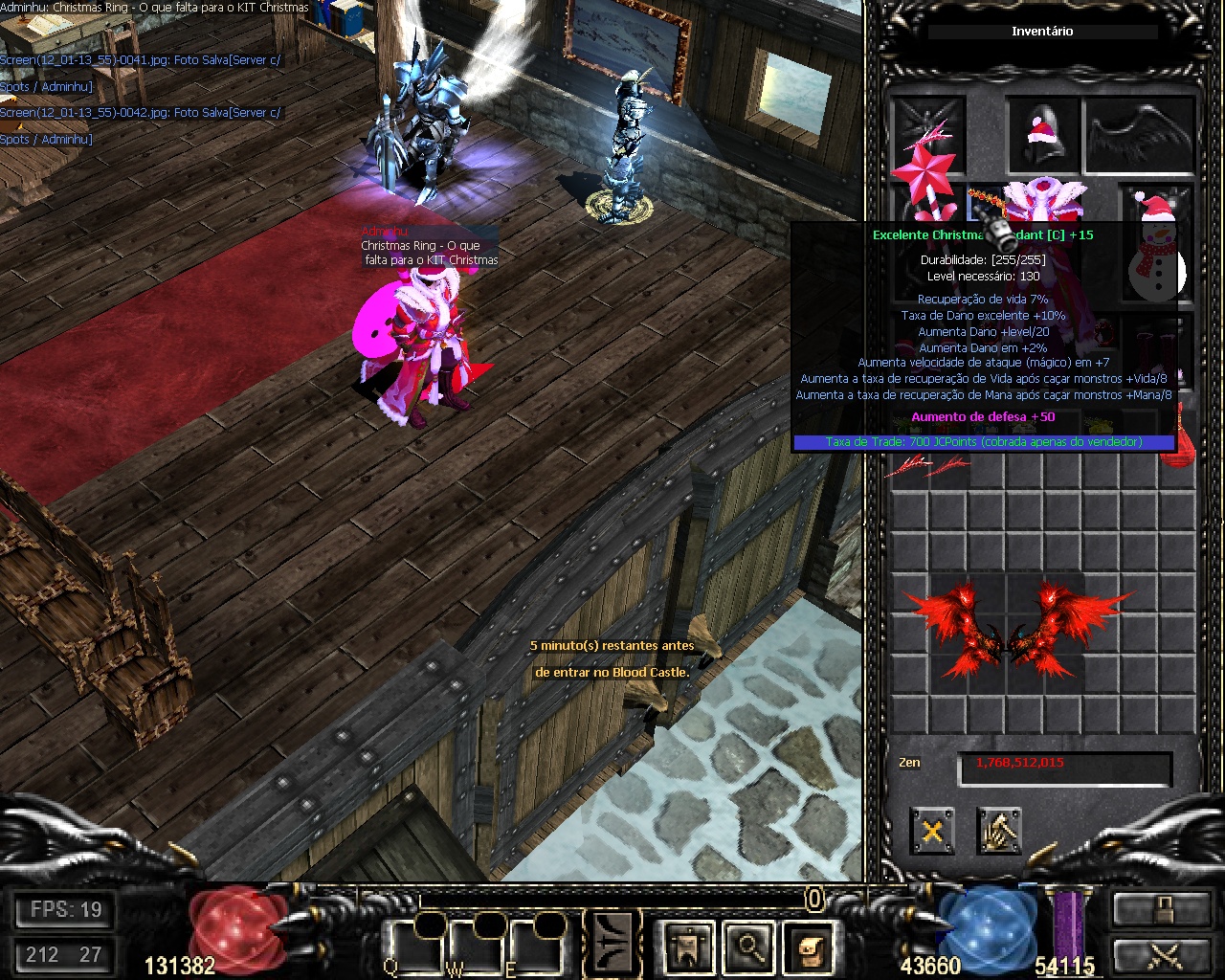The width and height of the screenshot is (1225, 980).
Task: Open the character info button
Action: [685, 947]
